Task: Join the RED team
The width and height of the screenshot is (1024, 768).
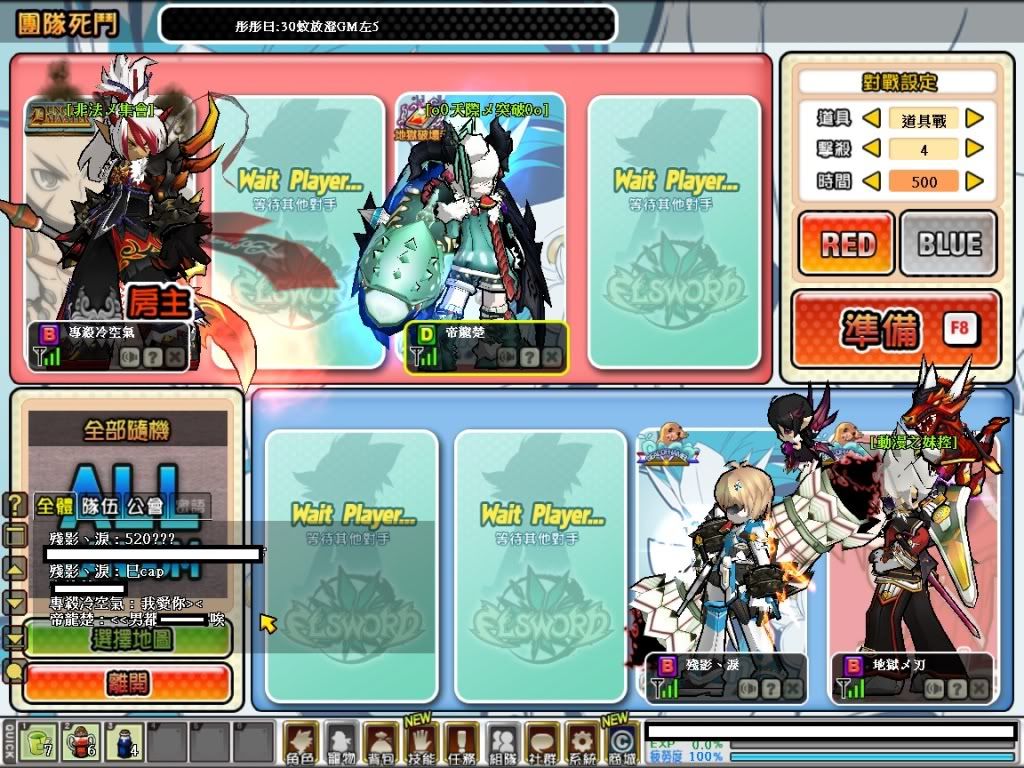Action: tap(846, 243)
